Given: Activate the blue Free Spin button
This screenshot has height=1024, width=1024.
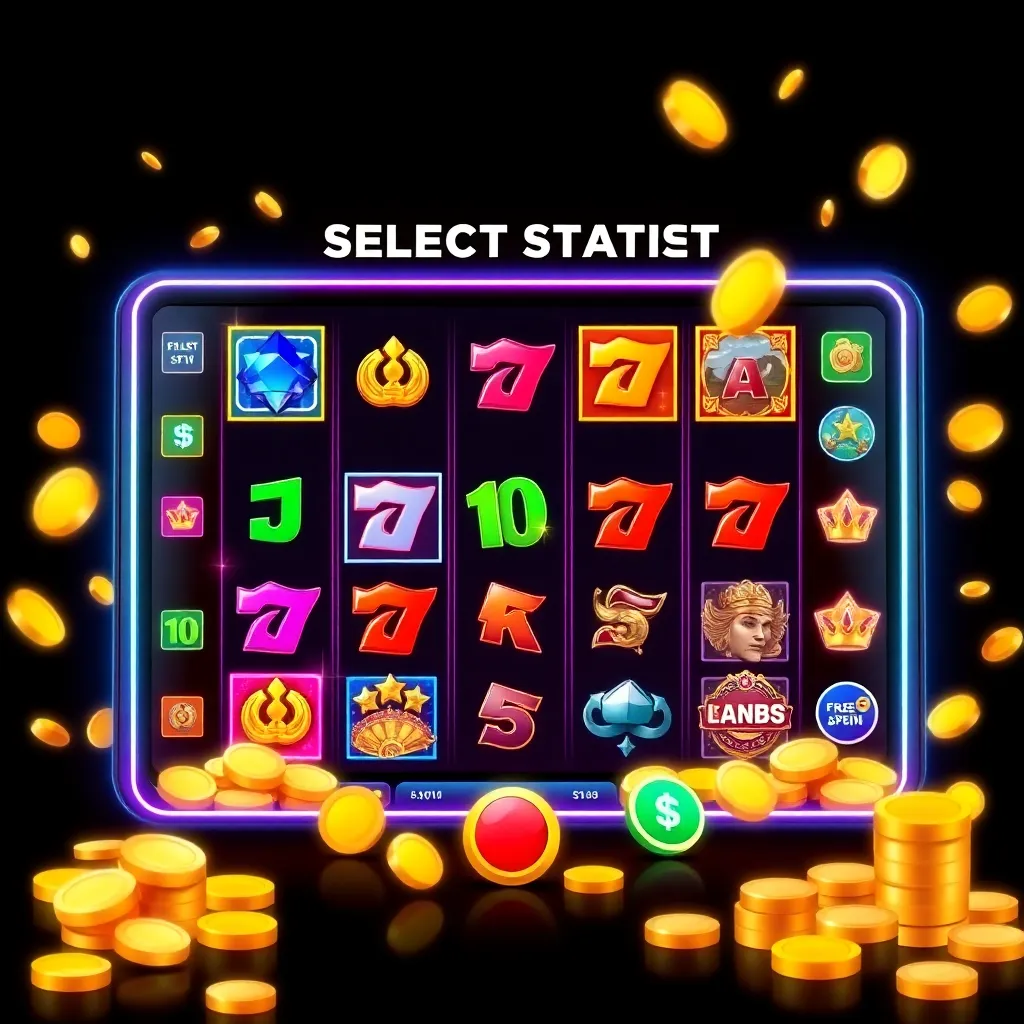Looking at the screenshot, I should (x=845, y=713).
